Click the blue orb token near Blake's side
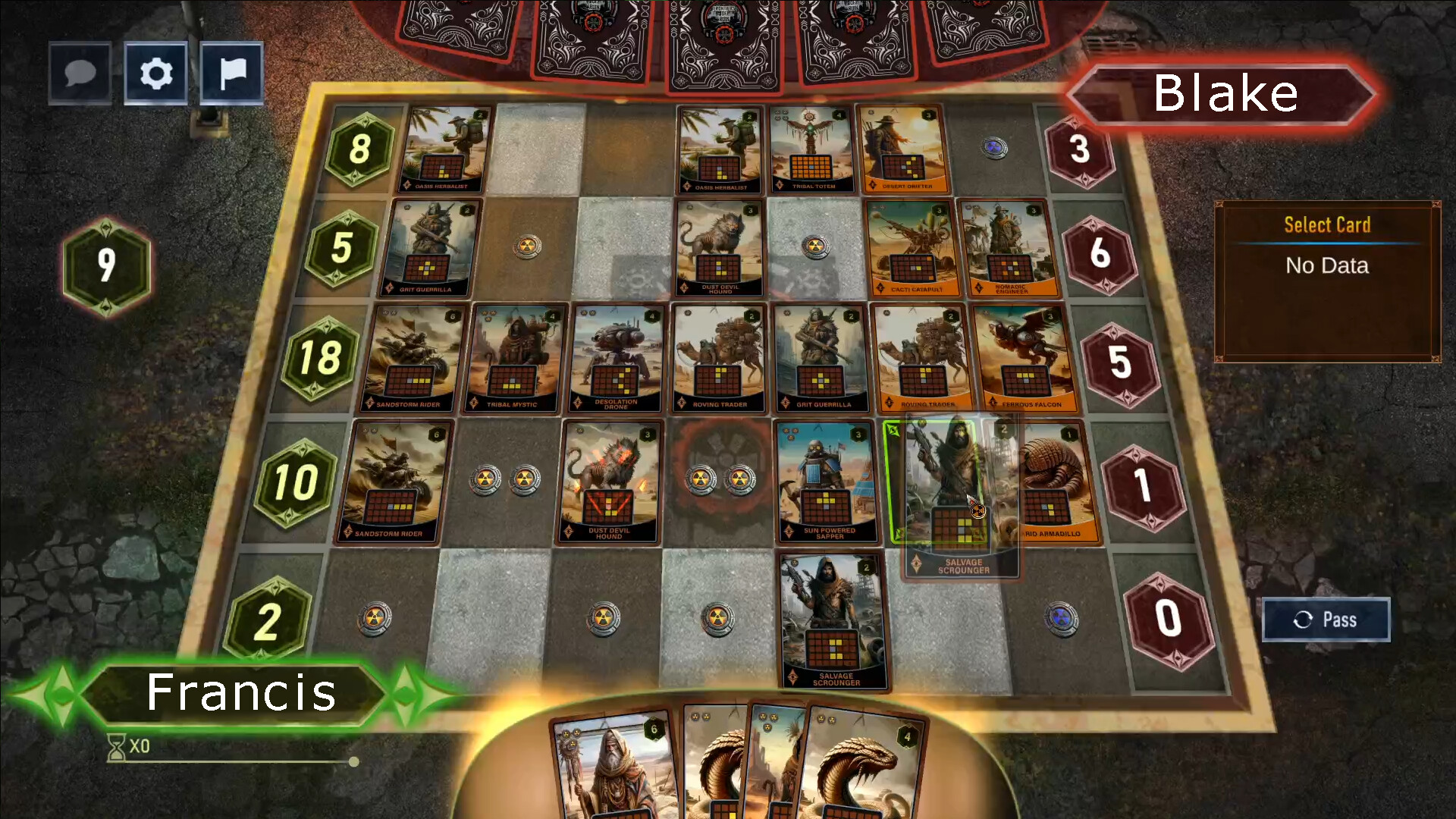 click(x=994, y=149)
